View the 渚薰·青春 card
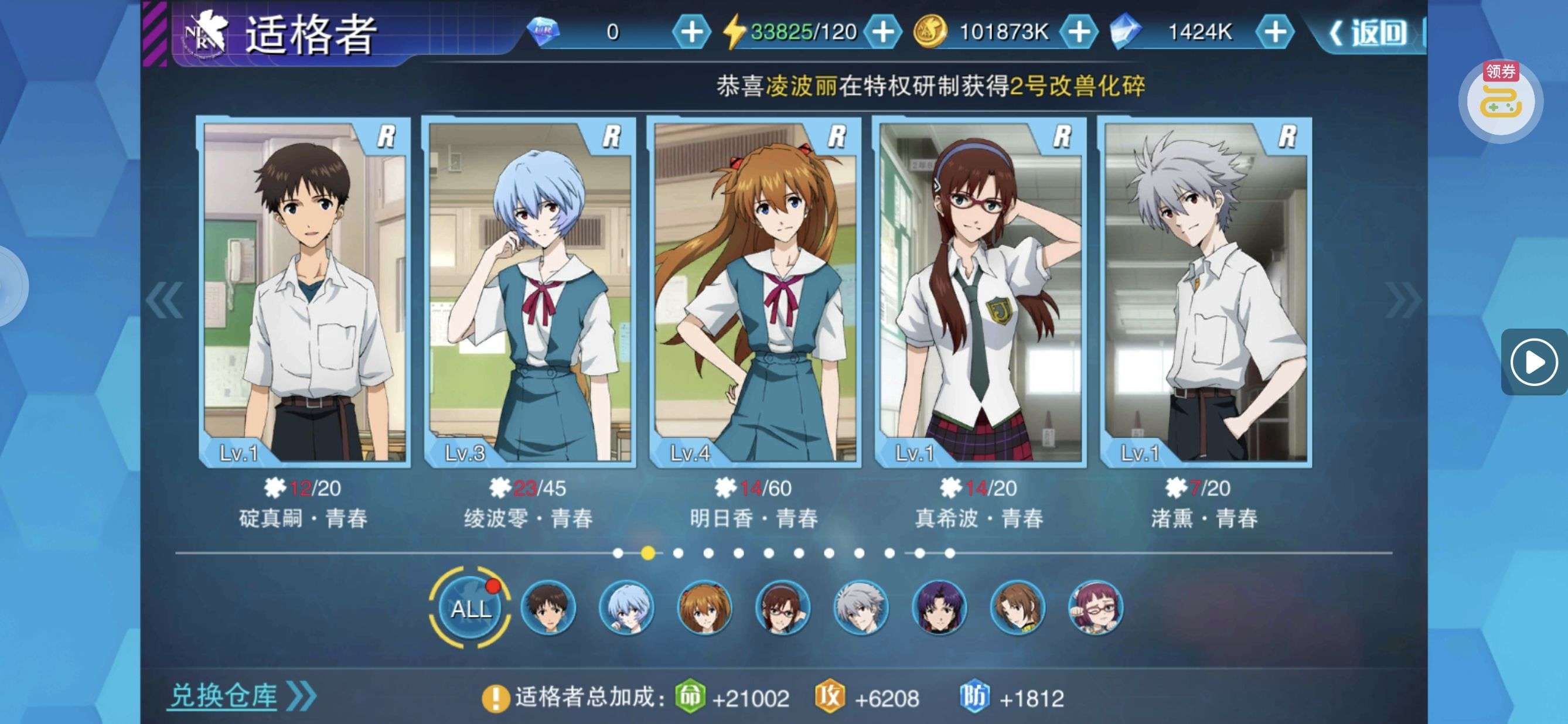1568x724 pixels. [x=1205, y=293]
